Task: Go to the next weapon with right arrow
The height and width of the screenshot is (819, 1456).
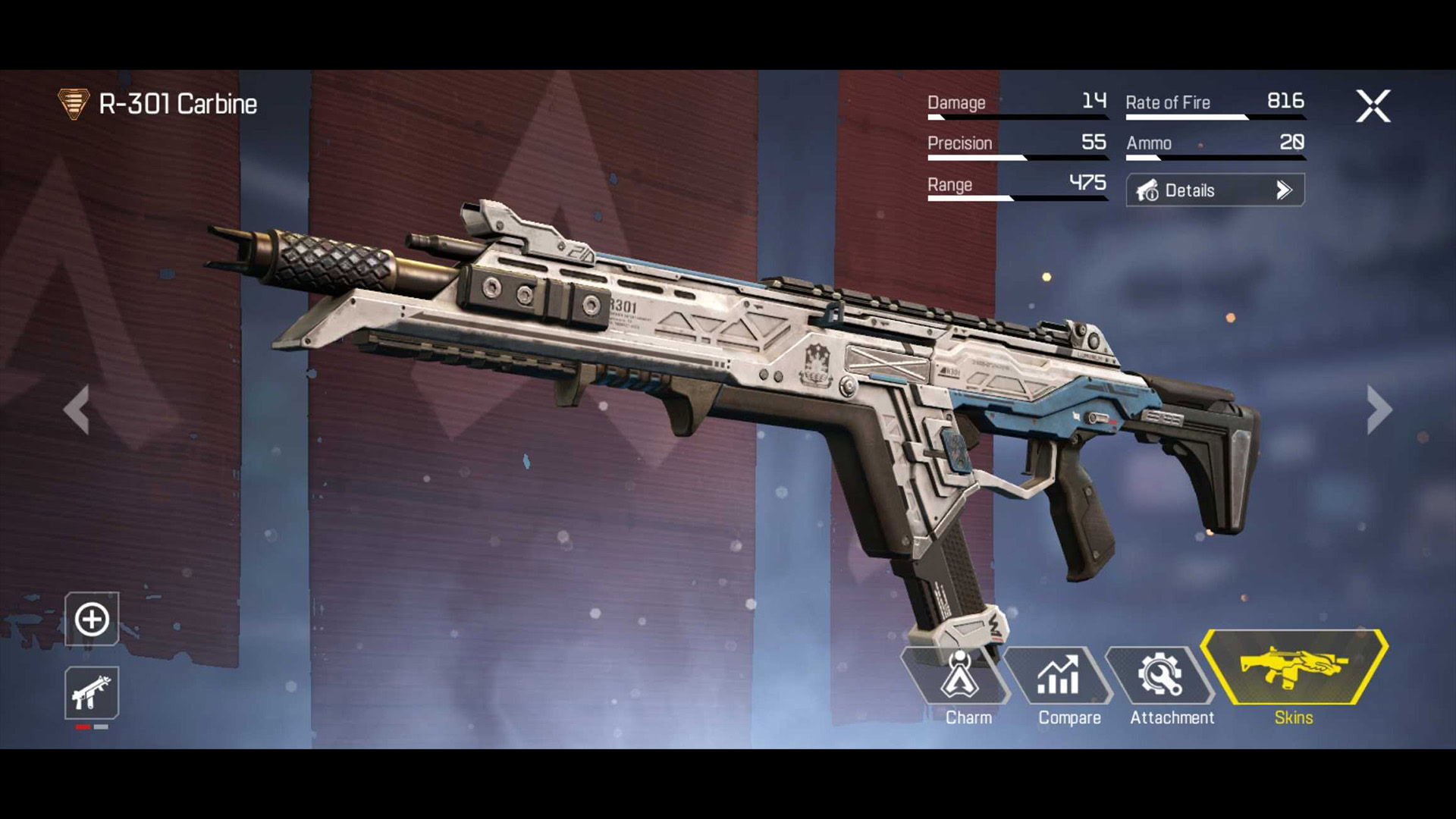Action: pos(1379,409)
